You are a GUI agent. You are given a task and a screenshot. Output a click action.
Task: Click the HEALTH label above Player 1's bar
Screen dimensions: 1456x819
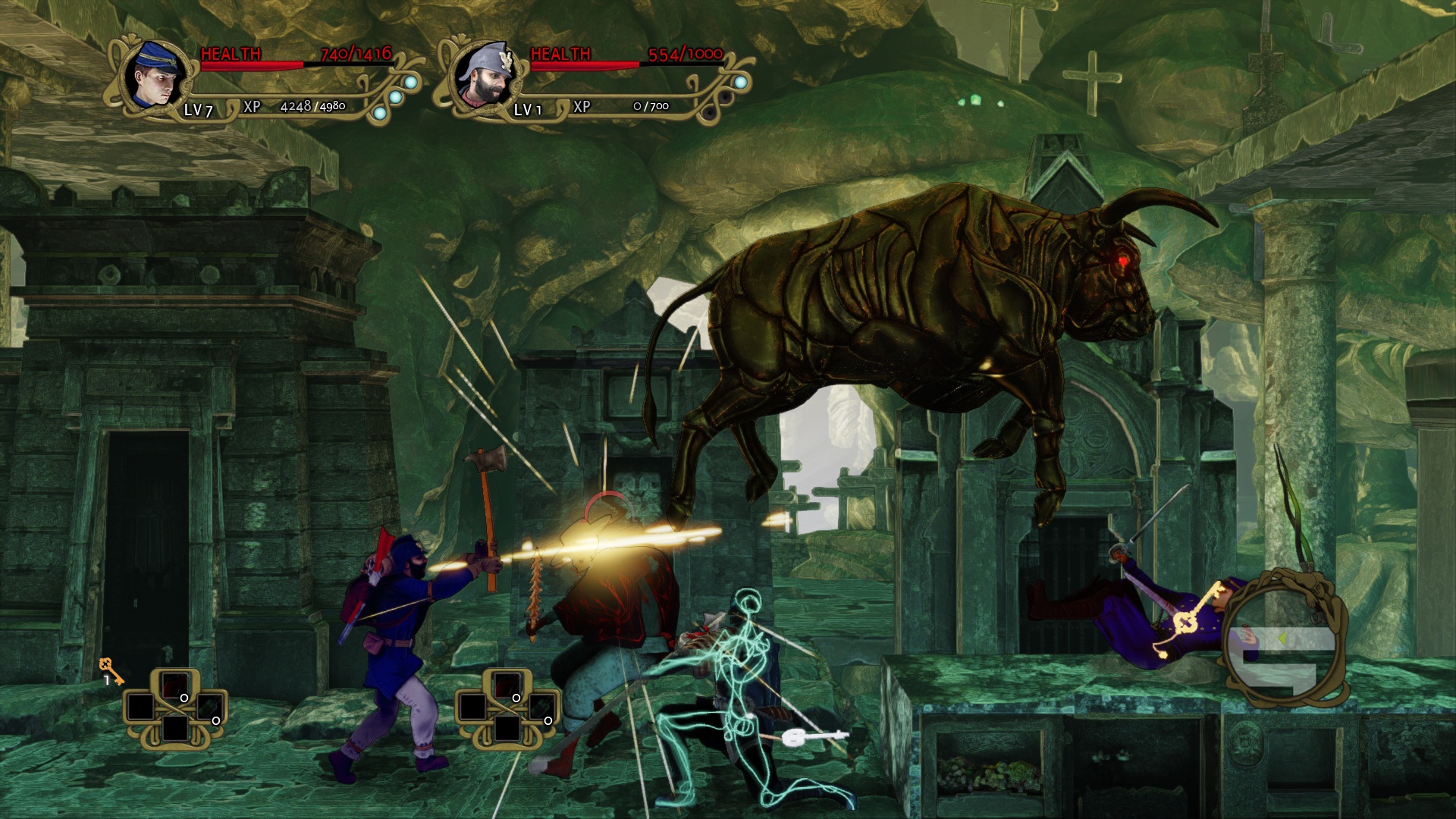pos(229,53)
